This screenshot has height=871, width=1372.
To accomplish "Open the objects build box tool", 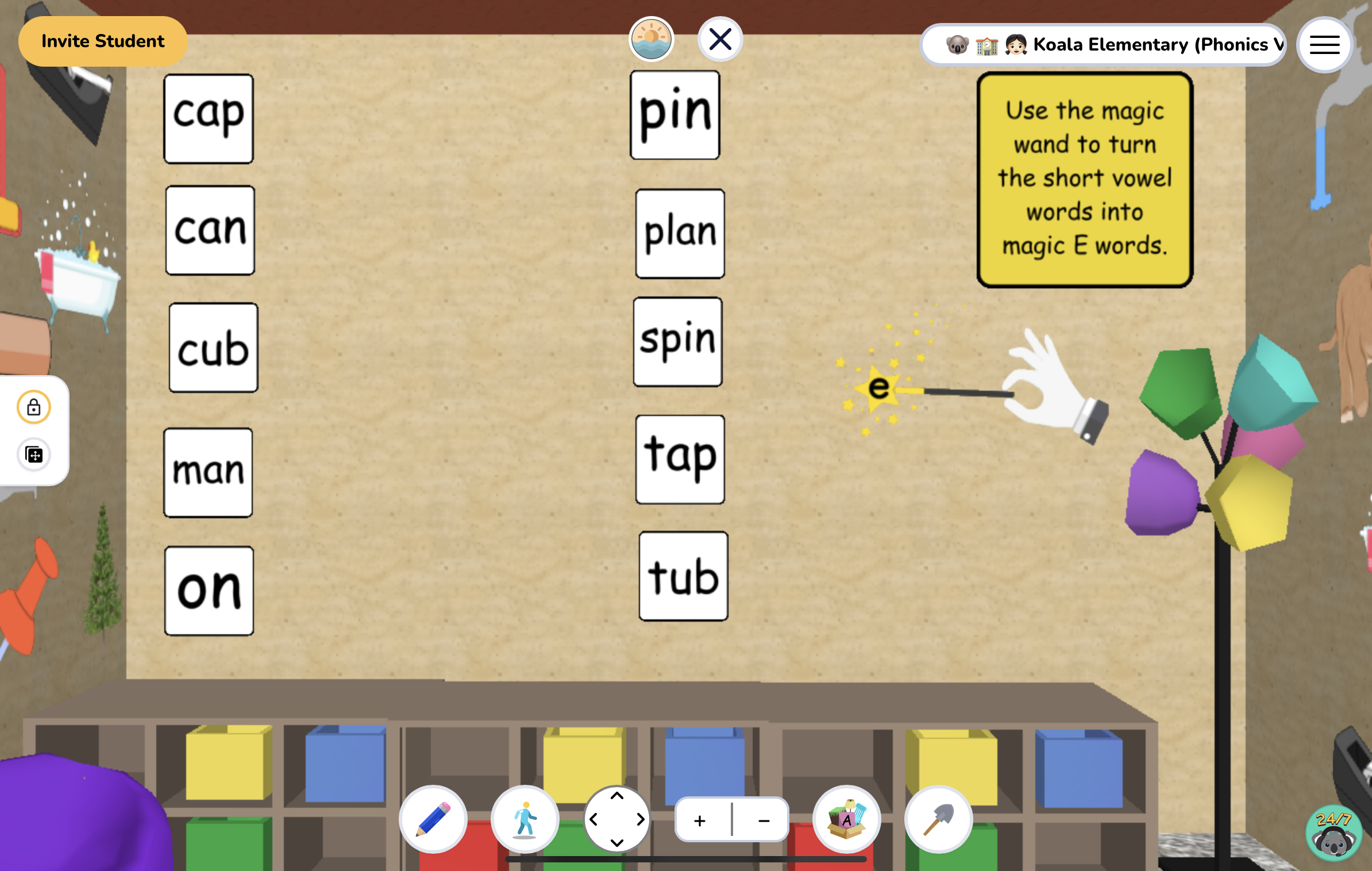I will pyautogui.click(x=846, y=820).
